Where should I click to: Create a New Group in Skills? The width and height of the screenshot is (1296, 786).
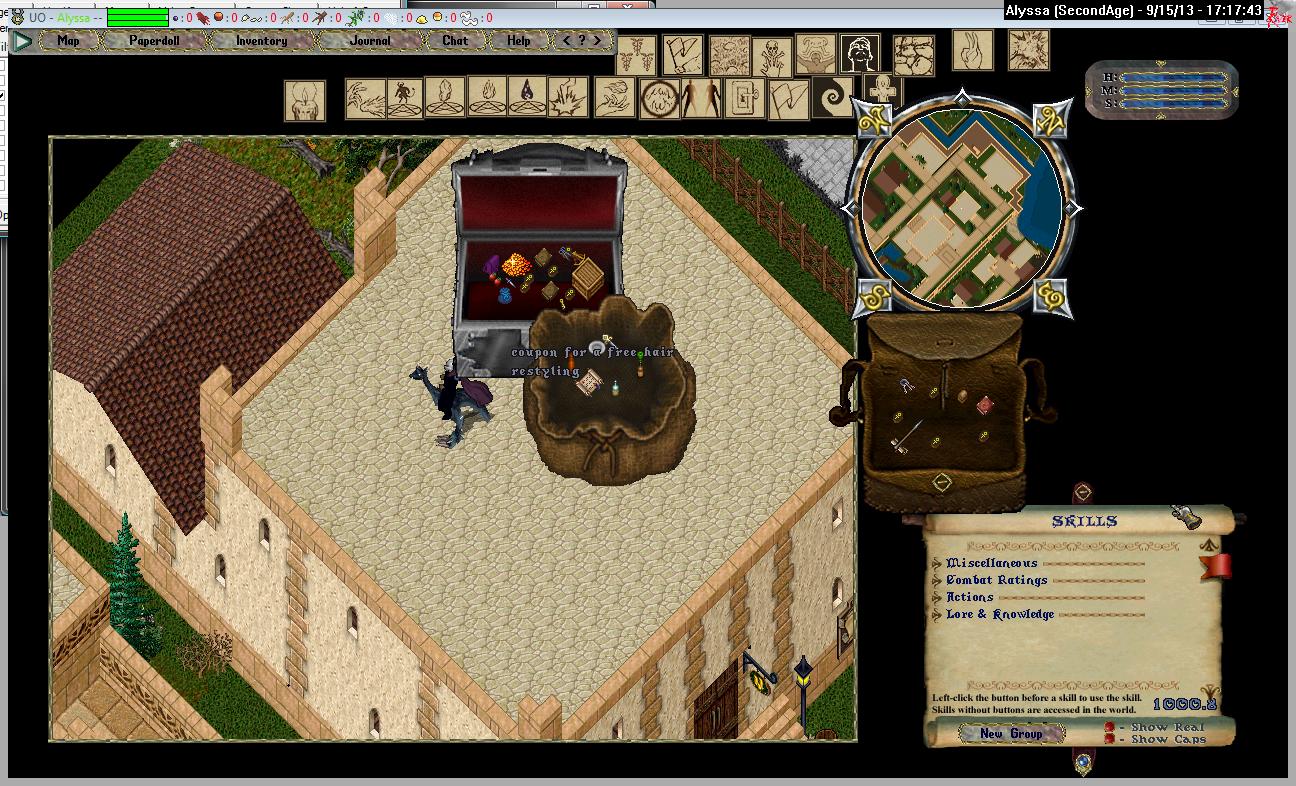click(1010, 734)
